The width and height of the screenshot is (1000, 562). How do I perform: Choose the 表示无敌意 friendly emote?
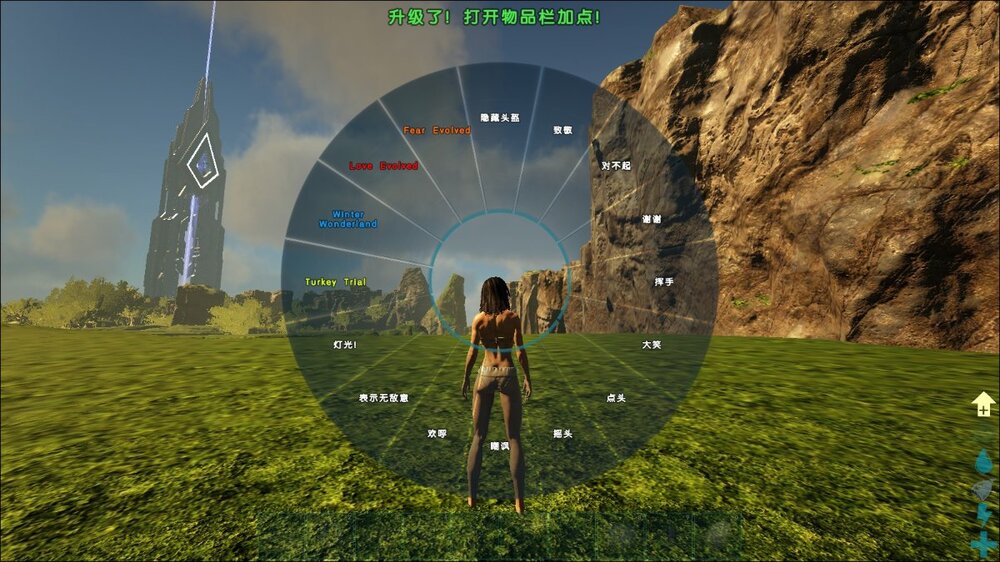(x=384, y=398)
